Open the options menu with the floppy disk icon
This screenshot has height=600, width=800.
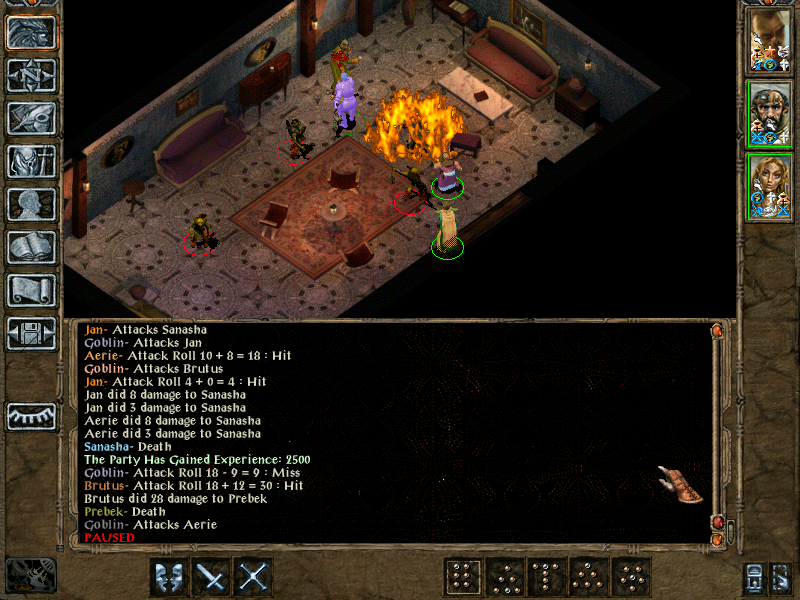click(x=31, y=333)
